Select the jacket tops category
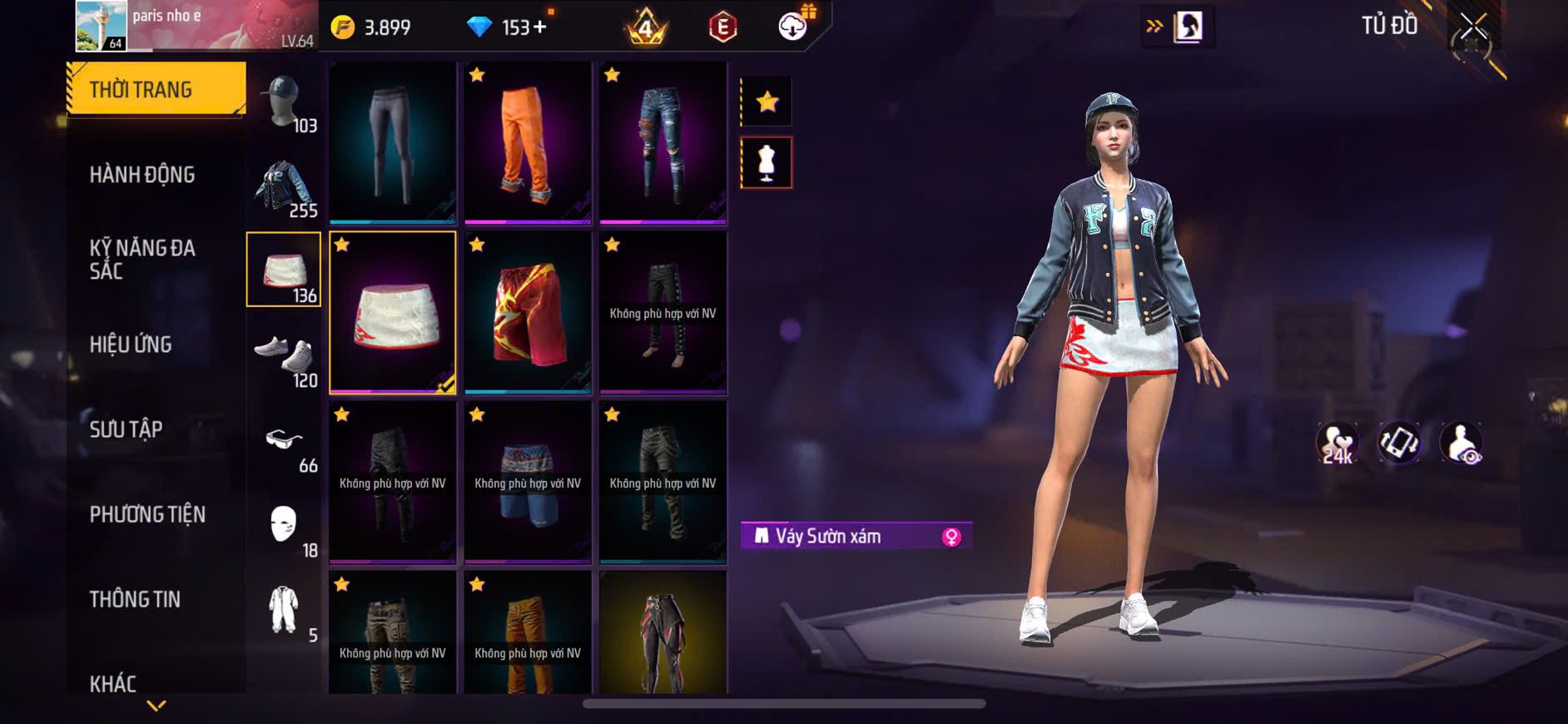The width and height of the screenshot is (1568, 724). (284, 188)
